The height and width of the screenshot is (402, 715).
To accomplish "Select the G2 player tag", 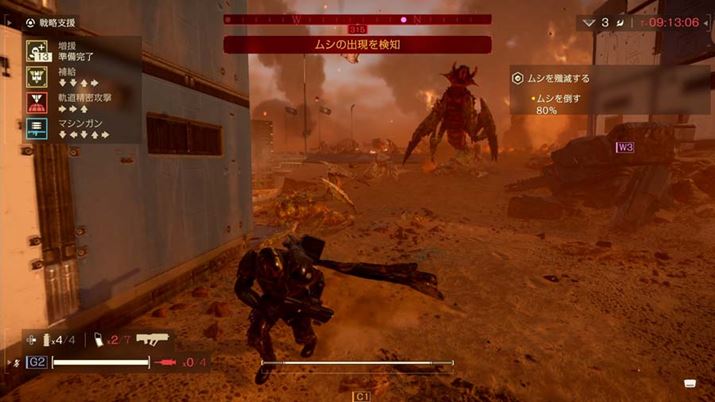I will tap(36, 362).
